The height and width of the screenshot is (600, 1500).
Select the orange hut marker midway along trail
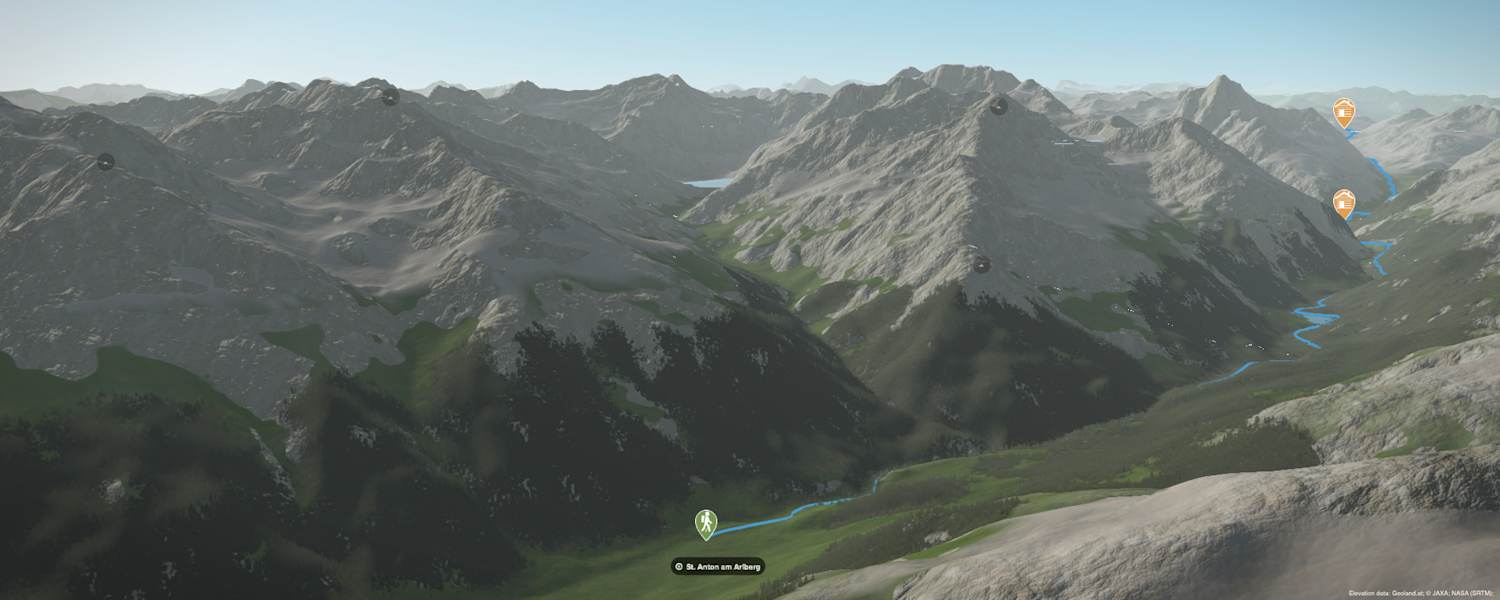coord(1344,203)
